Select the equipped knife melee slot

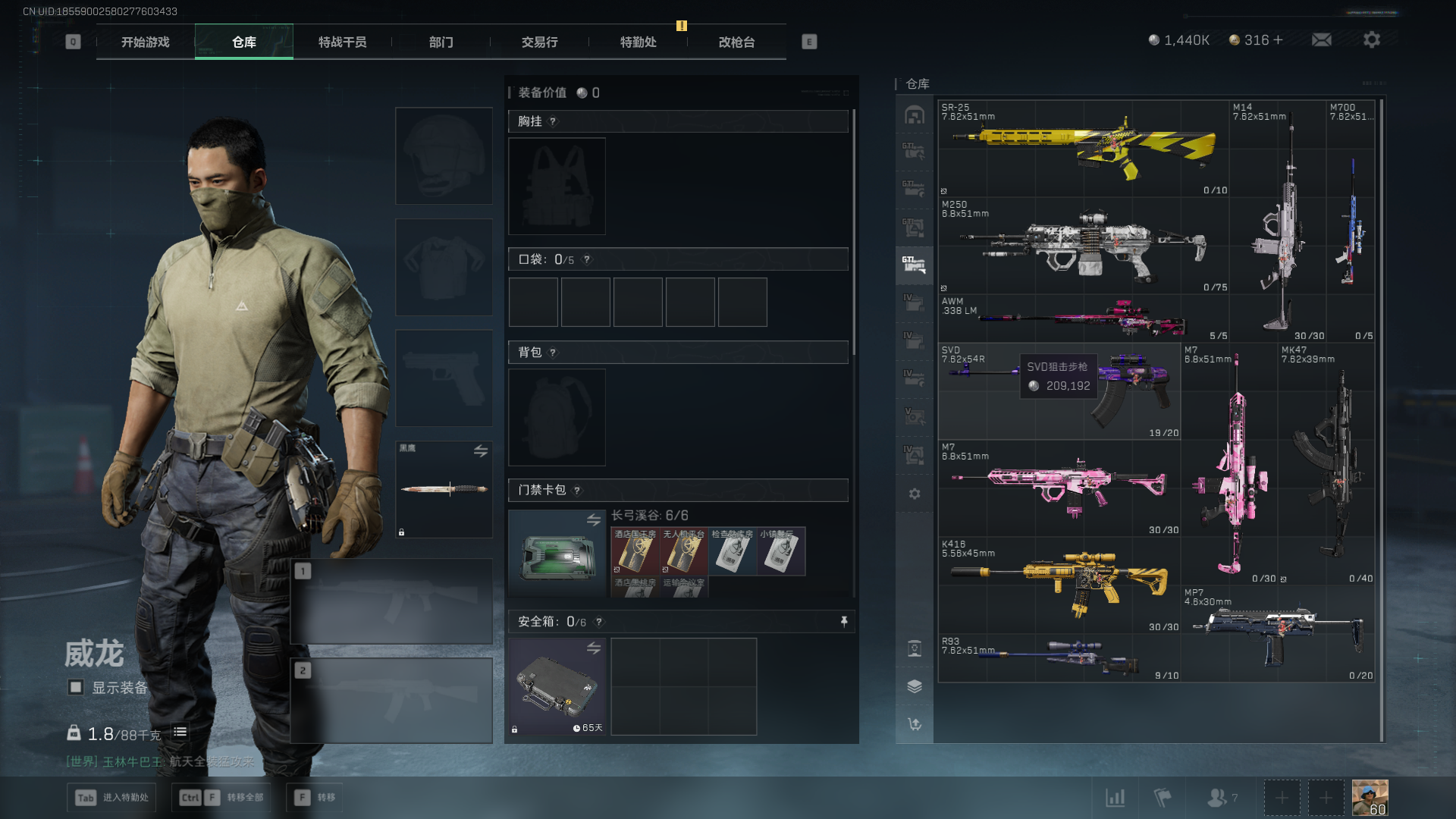click(444, 489)
